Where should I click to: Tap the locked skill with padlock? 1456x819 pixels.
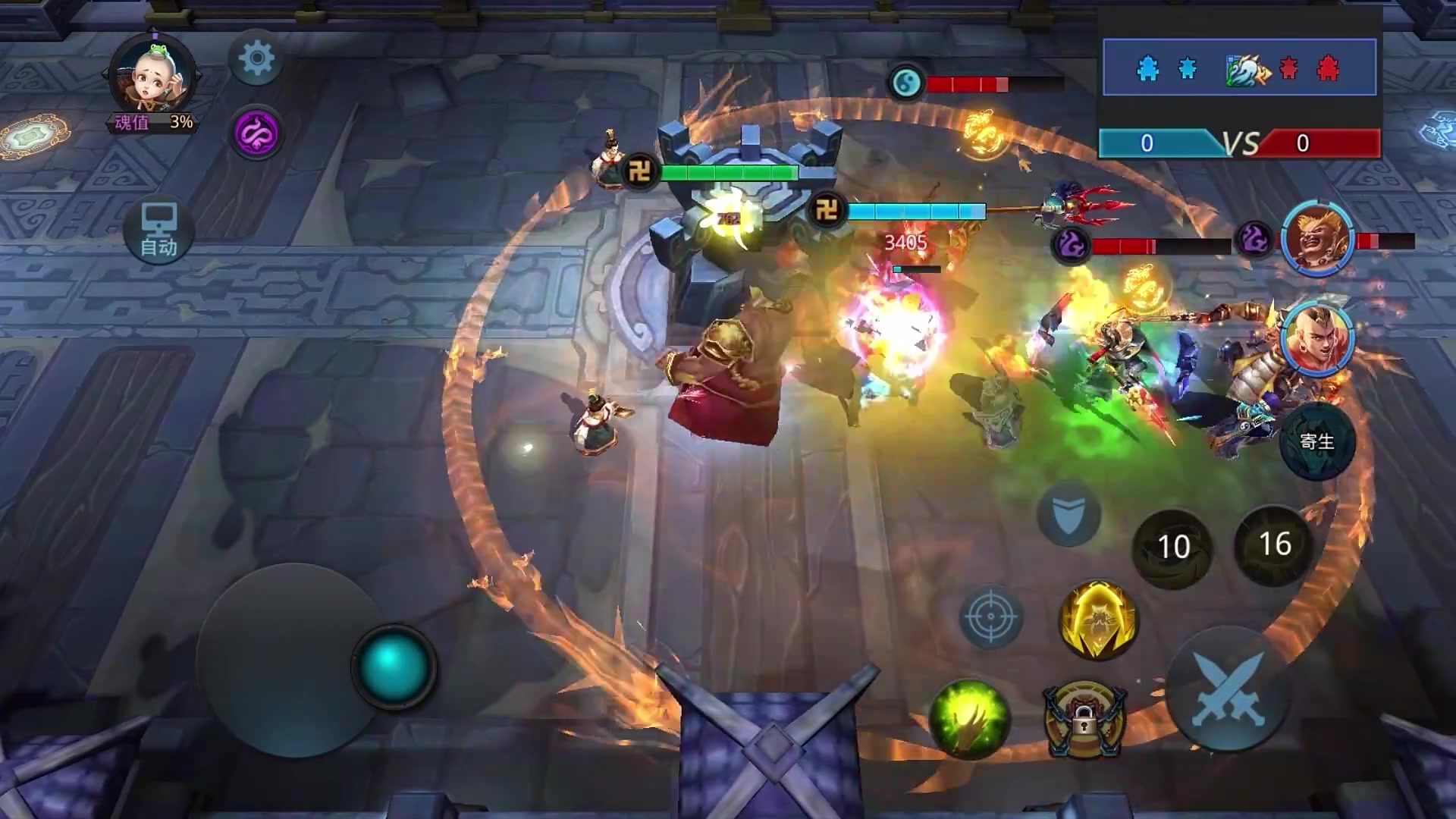tap(1084, 721)
